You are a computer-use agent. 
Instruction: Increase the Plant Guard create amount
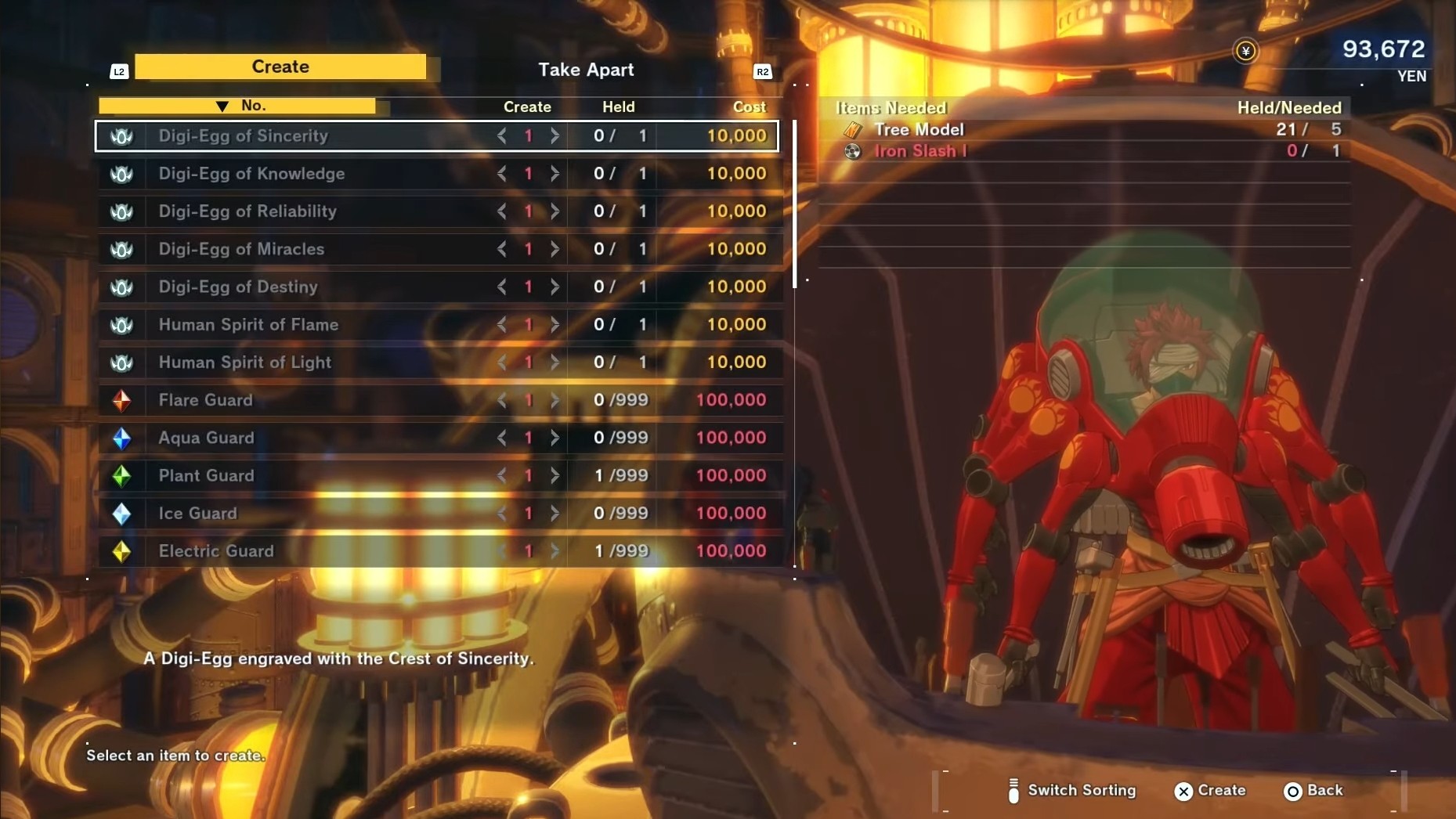tap(555, 475)
